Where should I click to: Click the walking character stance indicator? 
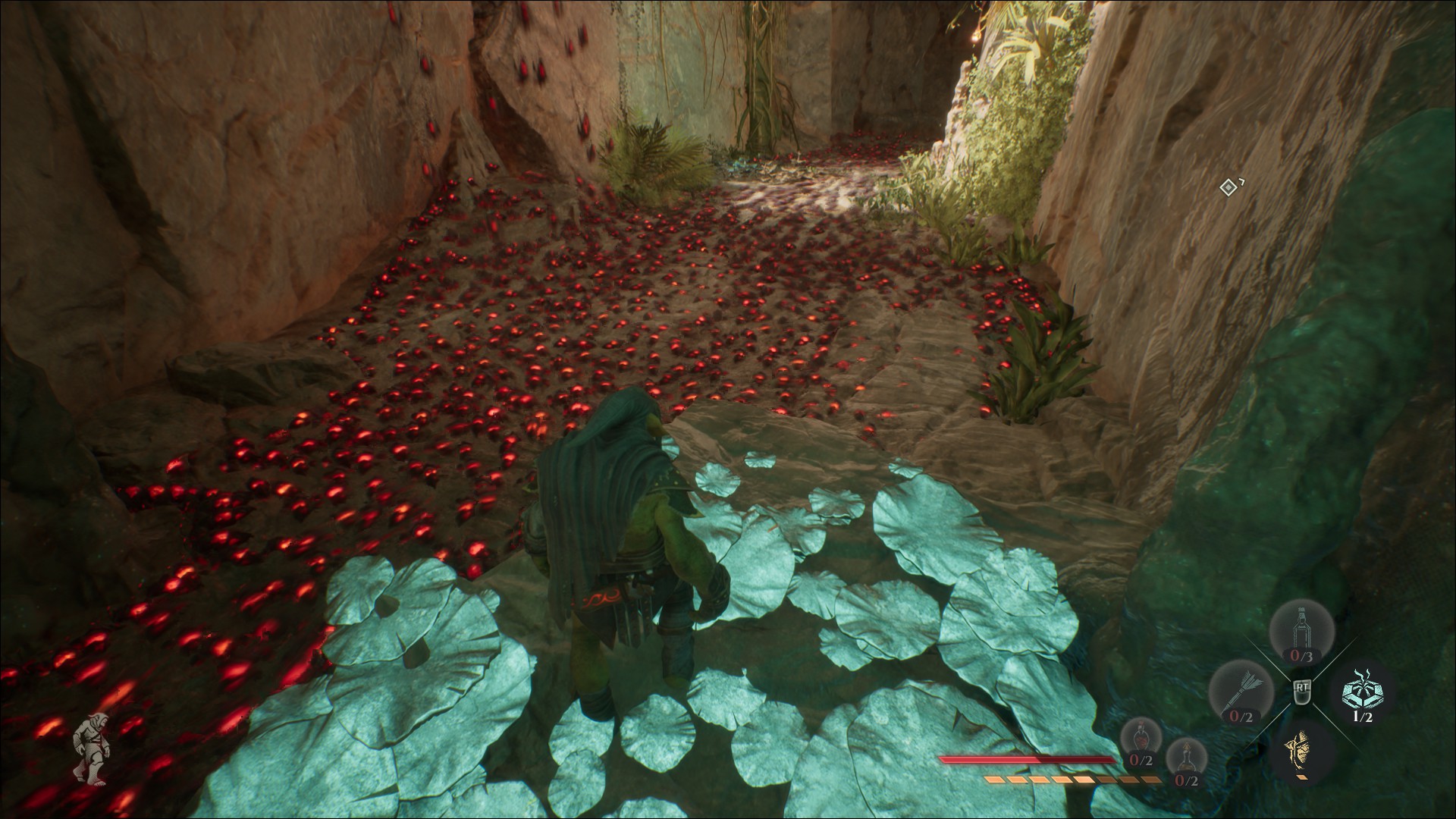93,747
